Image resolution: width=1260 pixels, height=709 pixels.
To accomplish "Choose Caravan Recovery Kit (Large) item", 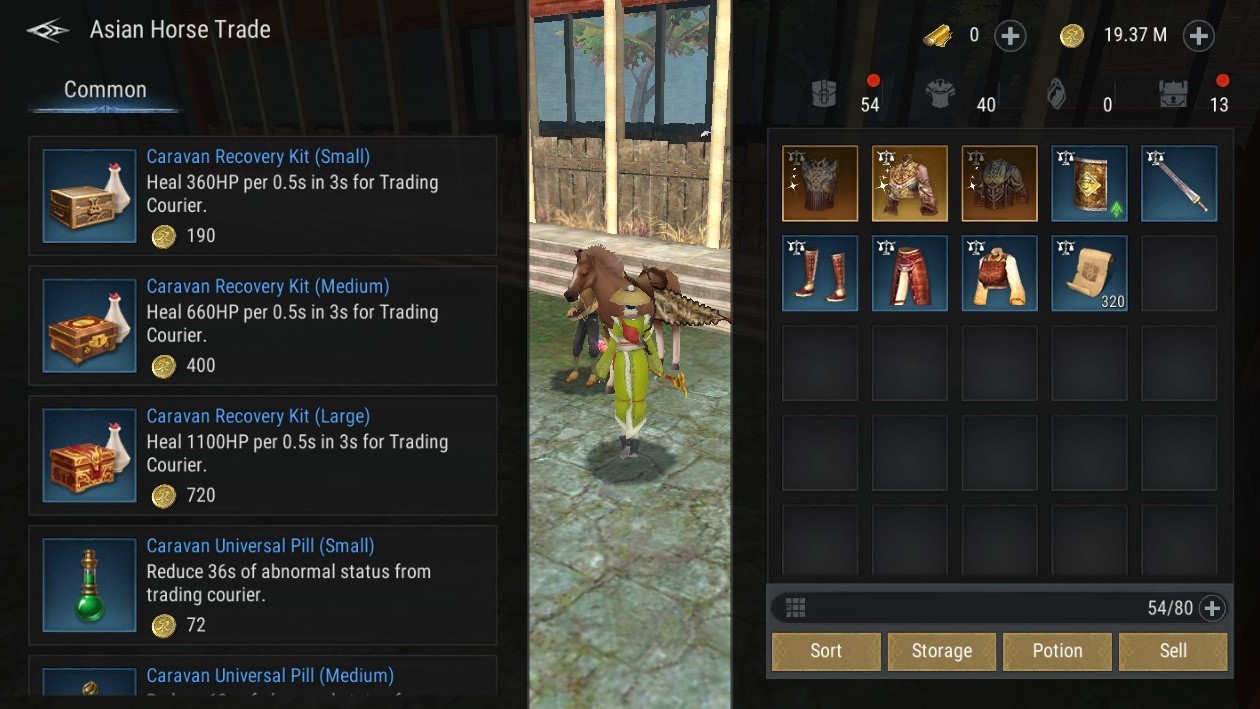I will pyautogui.click(x=262, y=456).
